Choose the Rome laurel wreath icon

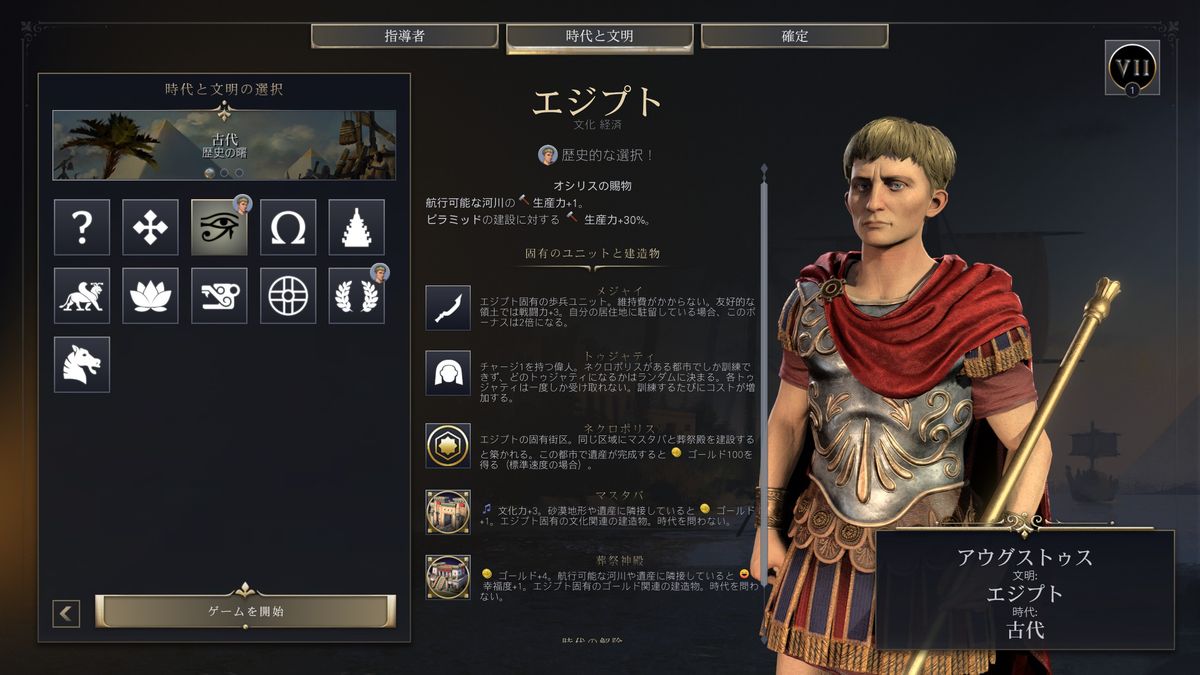tap(357, 295)
